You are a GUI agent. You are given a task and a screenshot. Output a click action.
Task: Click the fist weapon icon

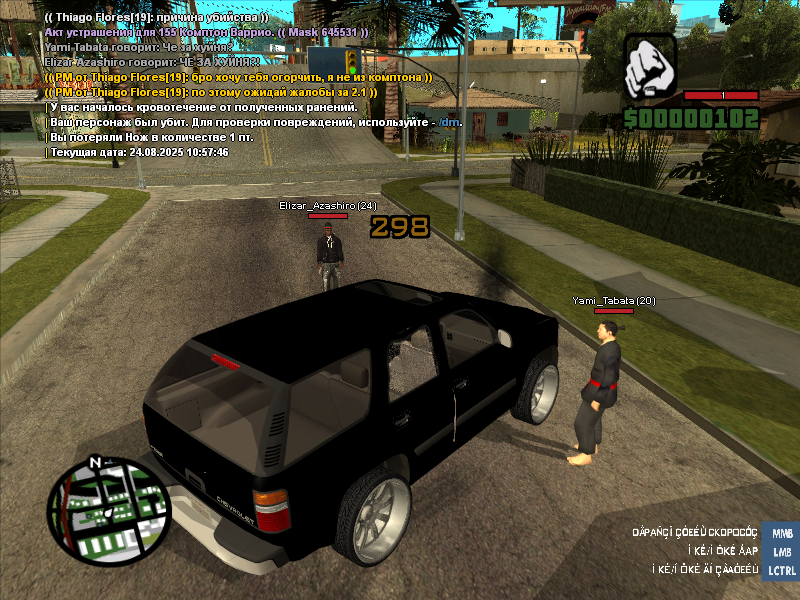[x=652, y=67]
